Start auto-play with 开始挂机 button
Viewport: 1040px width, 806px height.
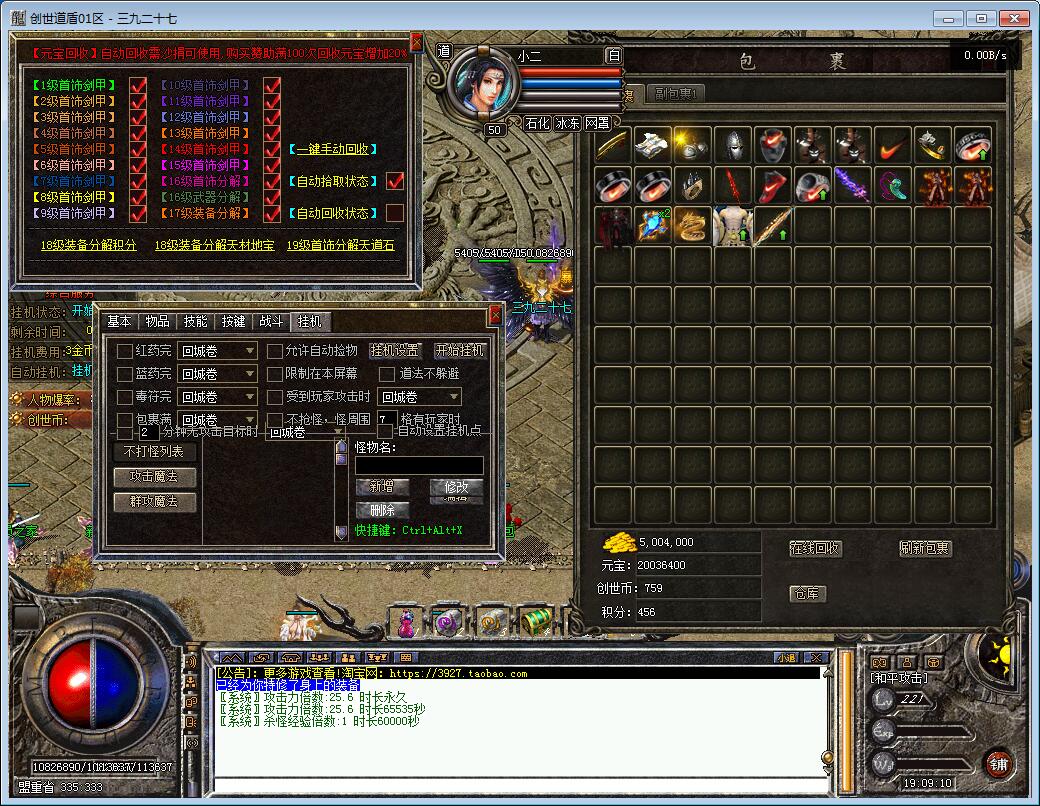[459, 350]
